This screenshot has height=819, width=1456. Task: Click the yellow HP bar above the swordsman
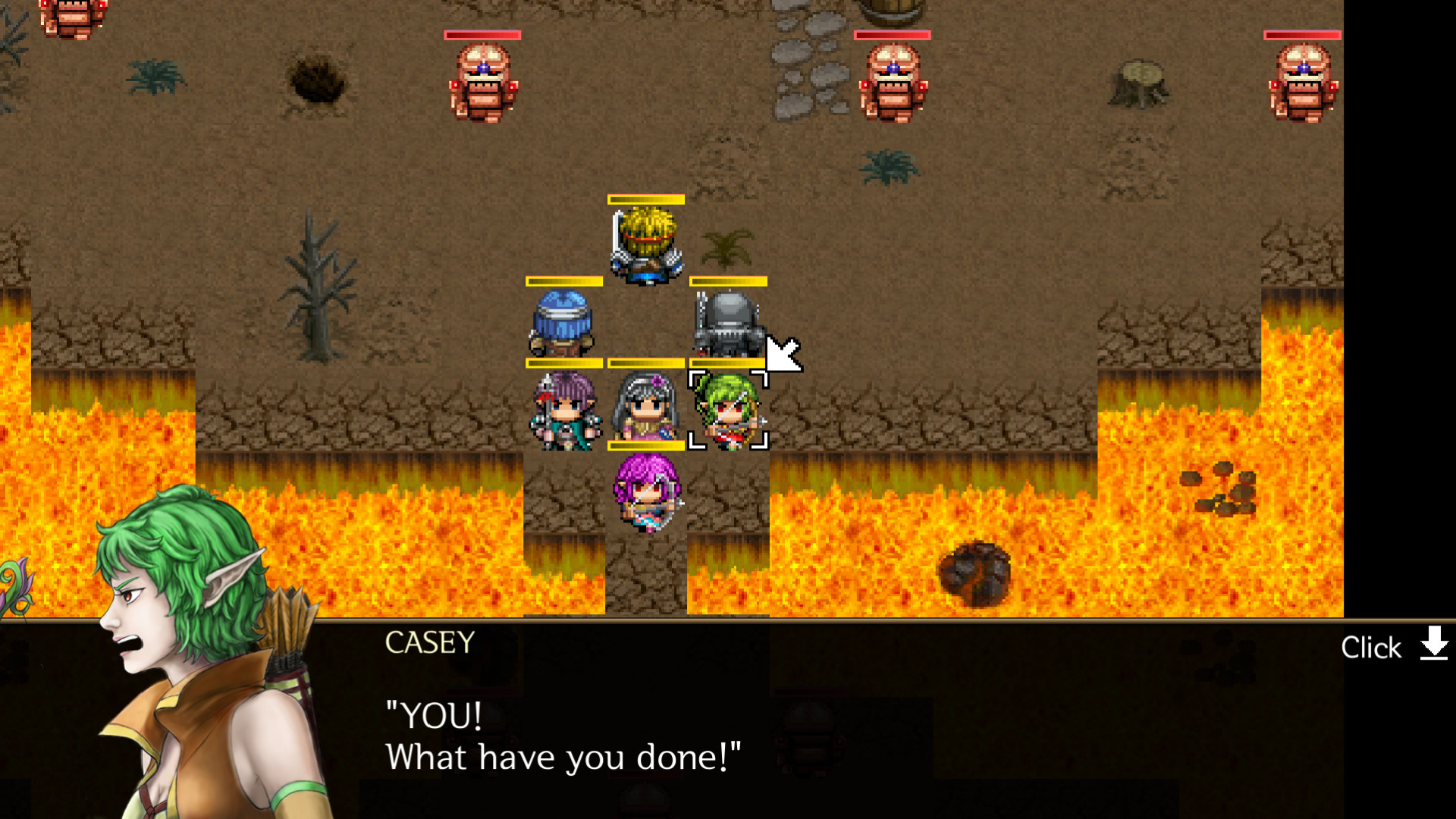point(645,199)
